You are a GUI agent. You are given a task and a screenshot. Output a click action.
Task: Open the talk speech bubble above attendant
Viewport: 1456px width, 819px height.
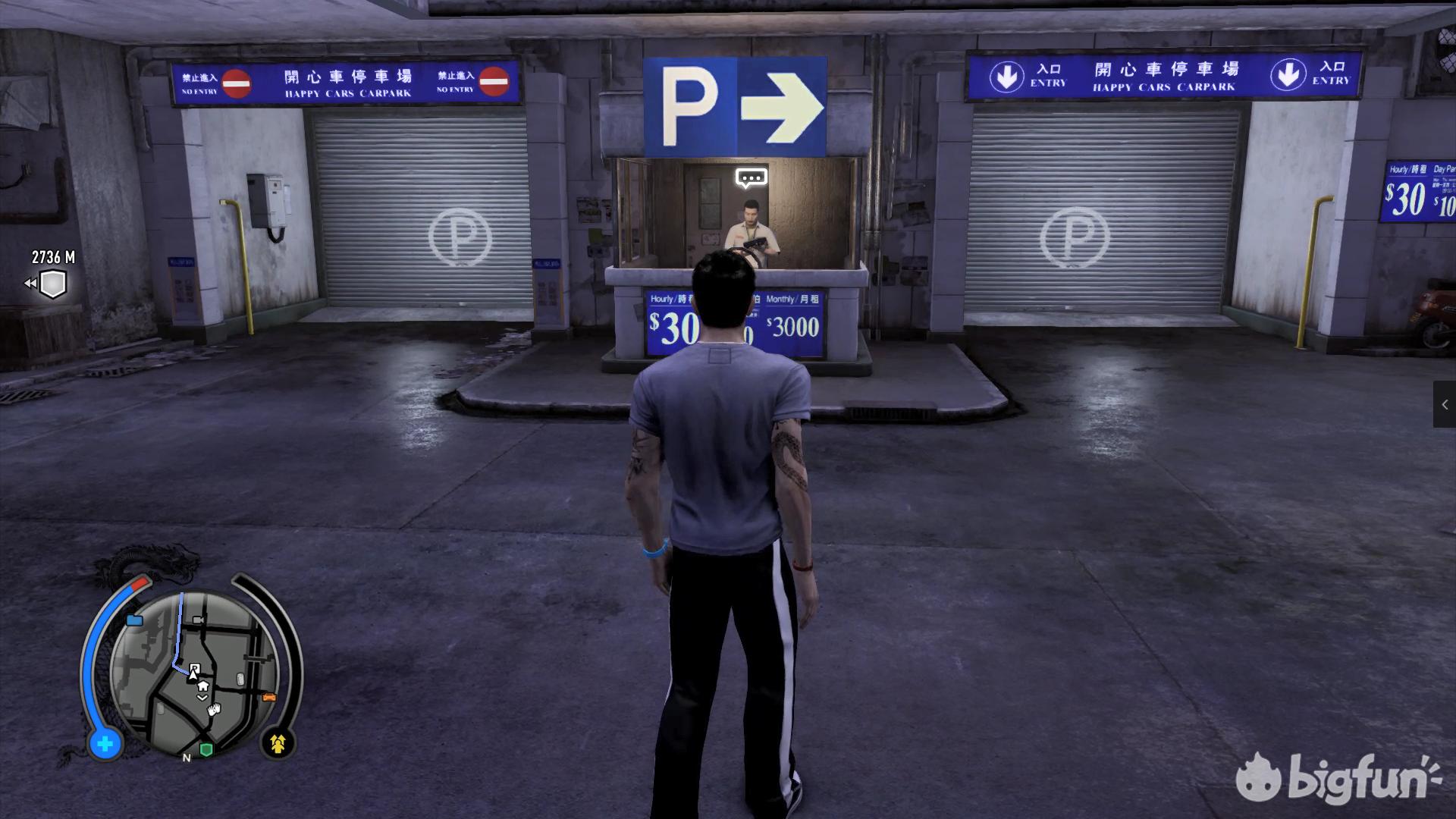coord(751,178)
